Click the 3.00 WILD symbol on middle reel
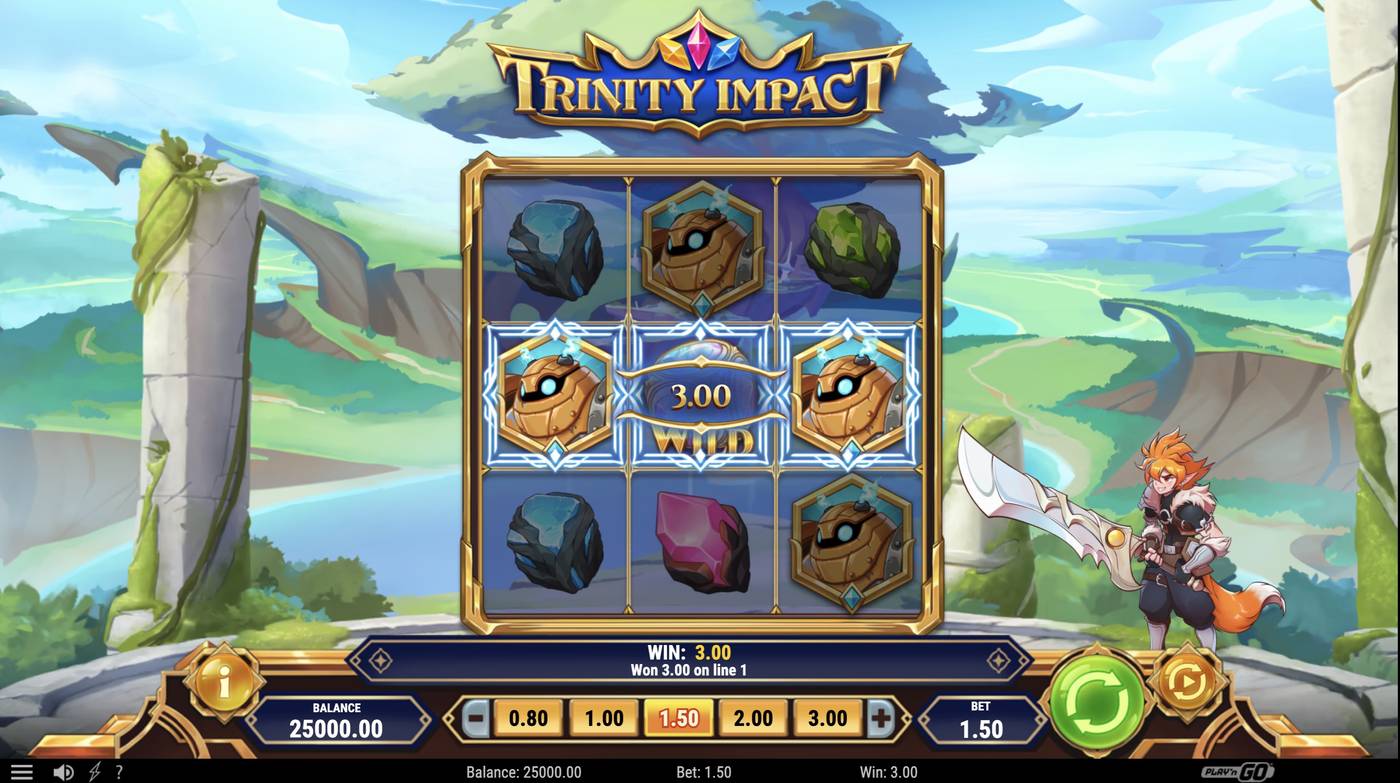 701,394
